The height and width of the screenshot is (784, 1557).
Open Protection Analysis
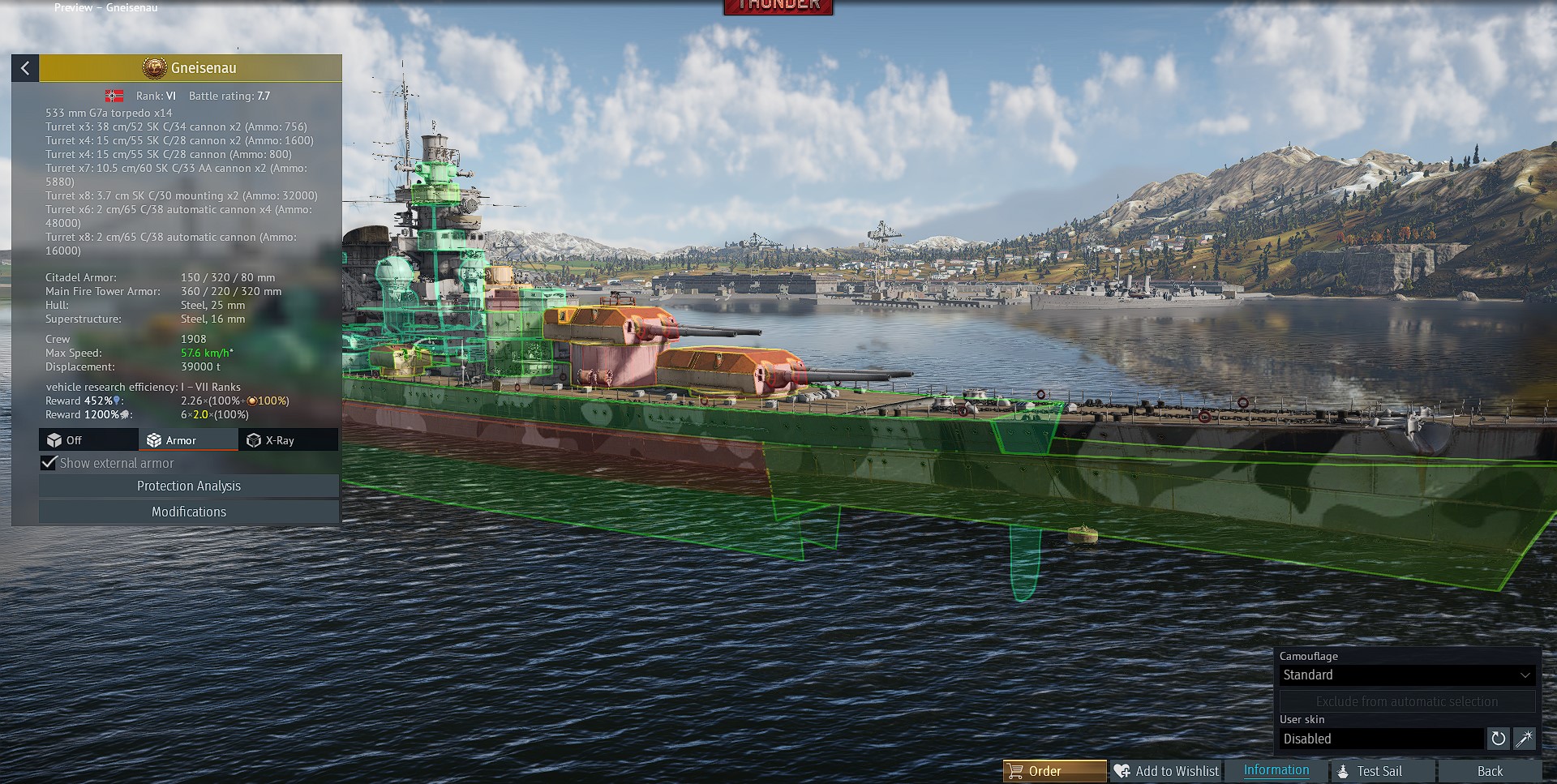[x=189, y=486]
